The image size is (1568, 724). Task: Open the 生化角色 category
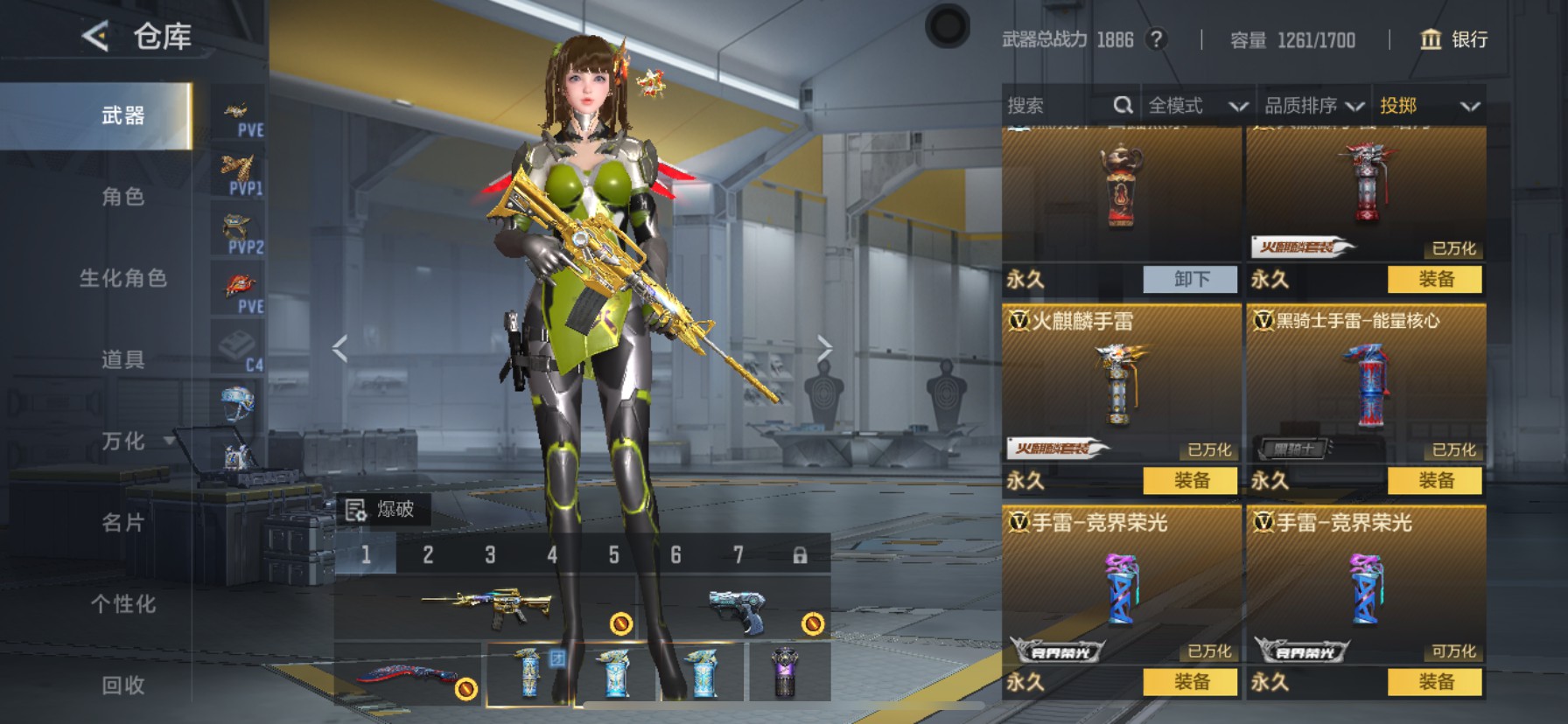coord(122,278)
